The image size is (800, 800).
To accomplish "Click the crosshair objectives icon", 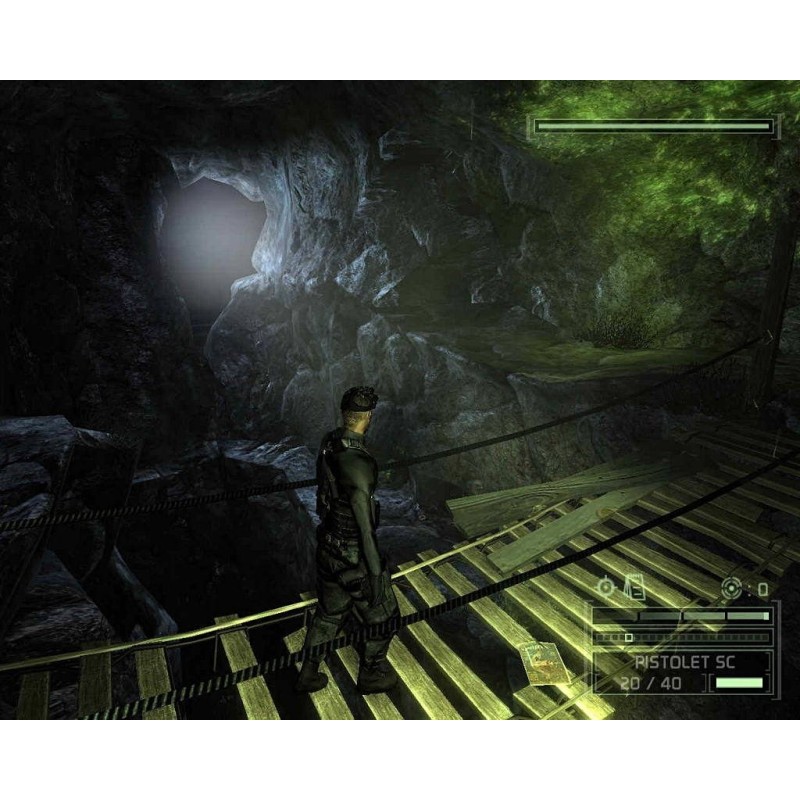I will (x=606, y=587).
